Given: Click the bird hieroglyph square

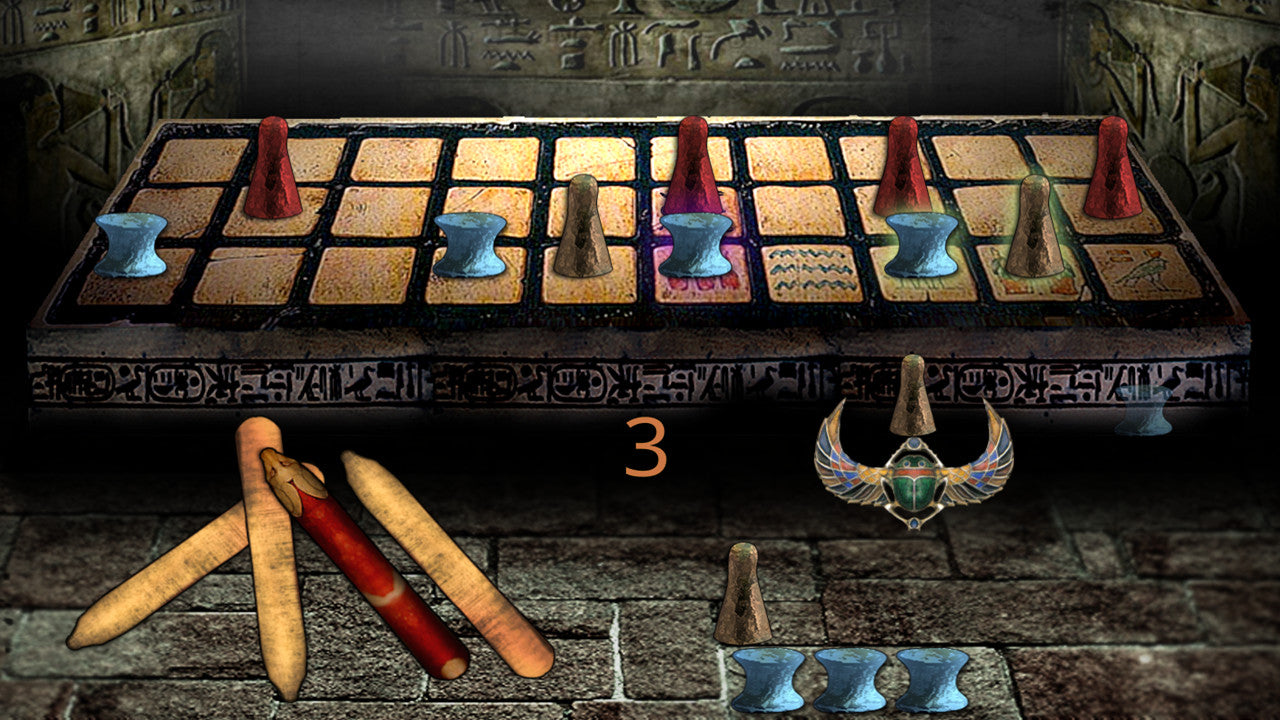Looking at the screenshot, I should [1140, 270].
